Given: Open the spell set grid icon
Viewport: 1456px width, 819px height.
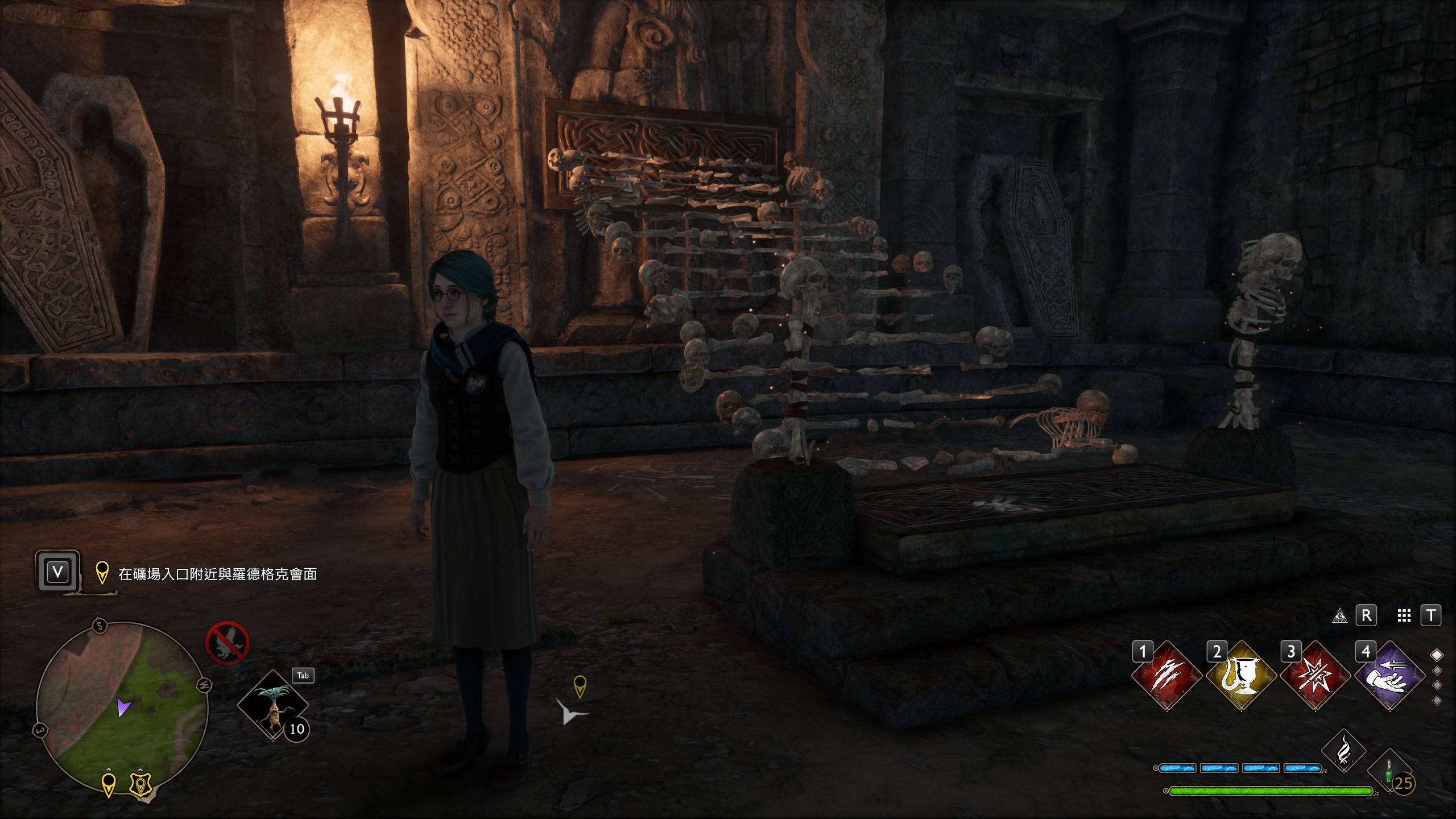Looking at the screenshot, I should 1404,616.
